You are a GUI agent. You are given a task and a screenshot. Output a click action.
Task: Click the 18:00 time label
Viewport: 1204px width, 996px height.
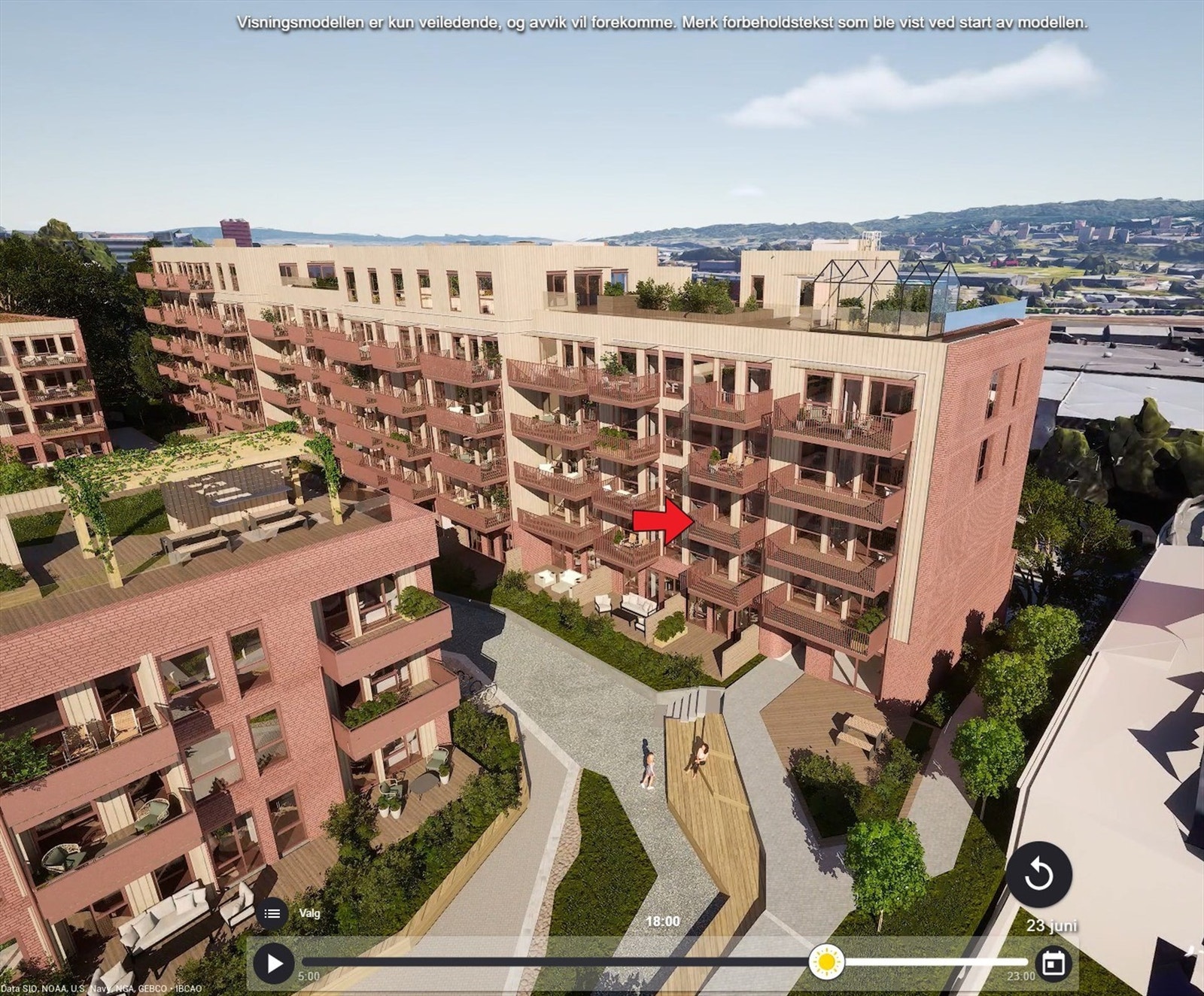click(x=663, y=920)
